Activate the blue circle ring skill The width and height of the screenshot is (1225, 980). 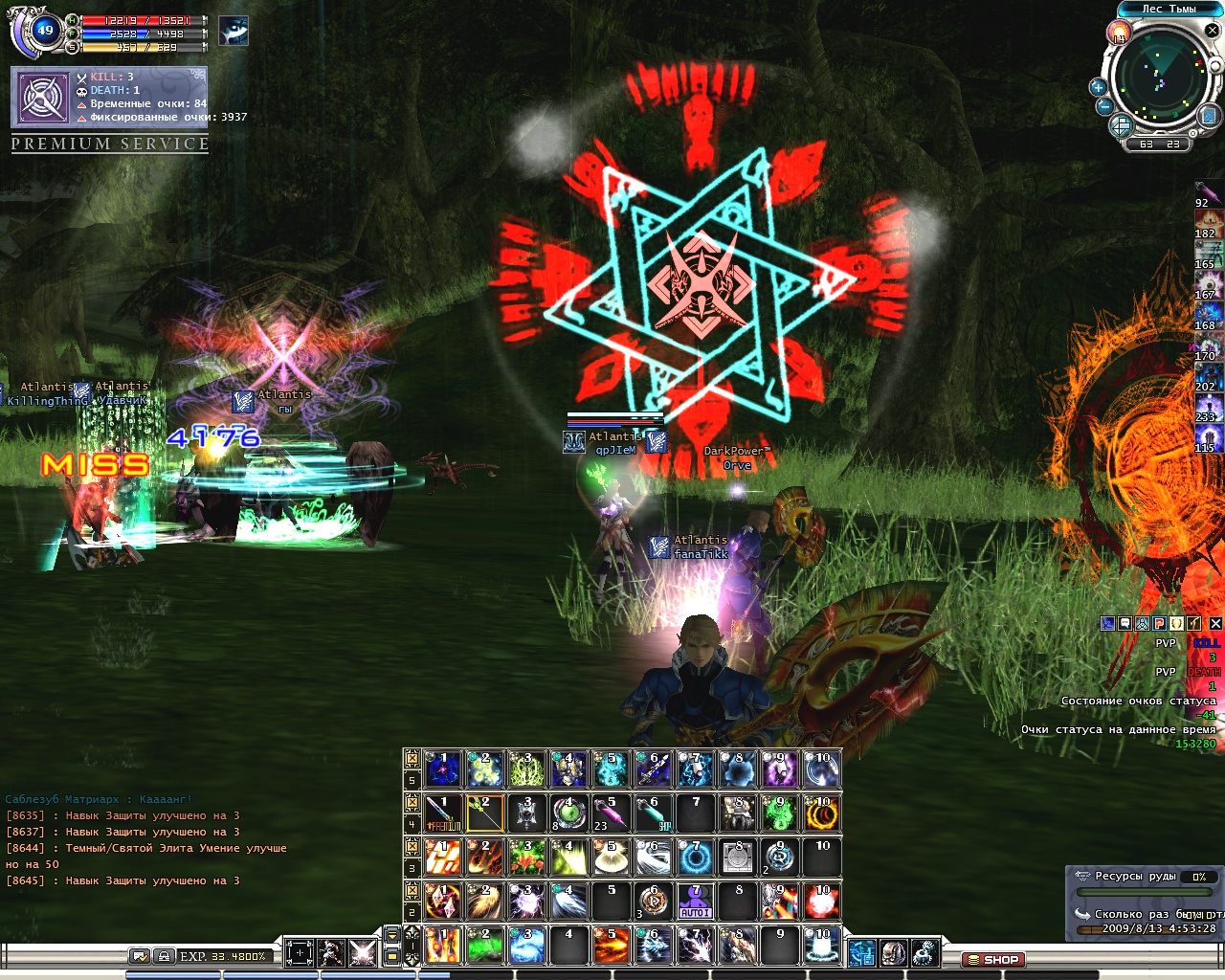pyautogui.click(x=695, y=857)
